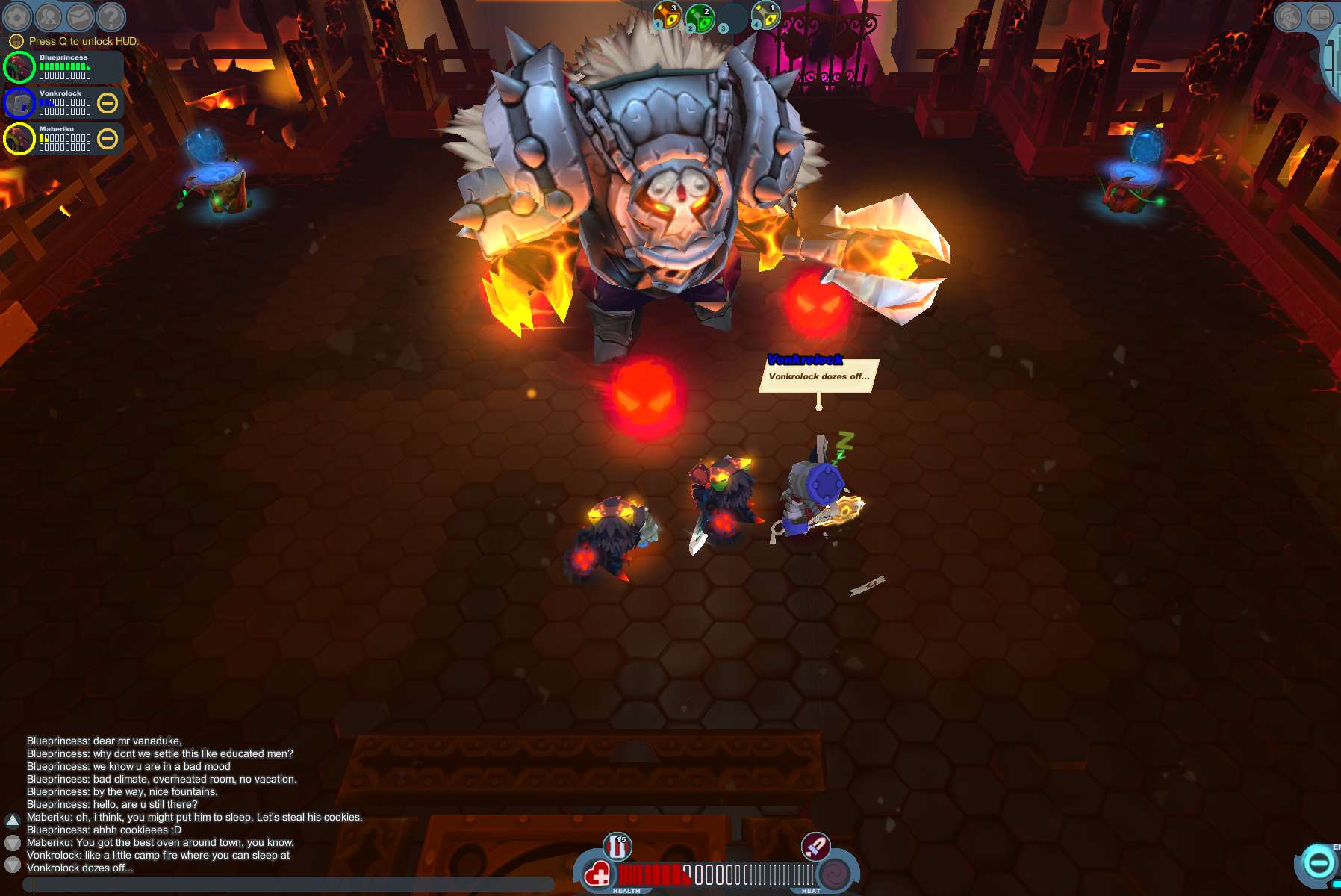Use the orange vial in slot 1
This screenshot has width=1341, height=896.
click(668, 16)
